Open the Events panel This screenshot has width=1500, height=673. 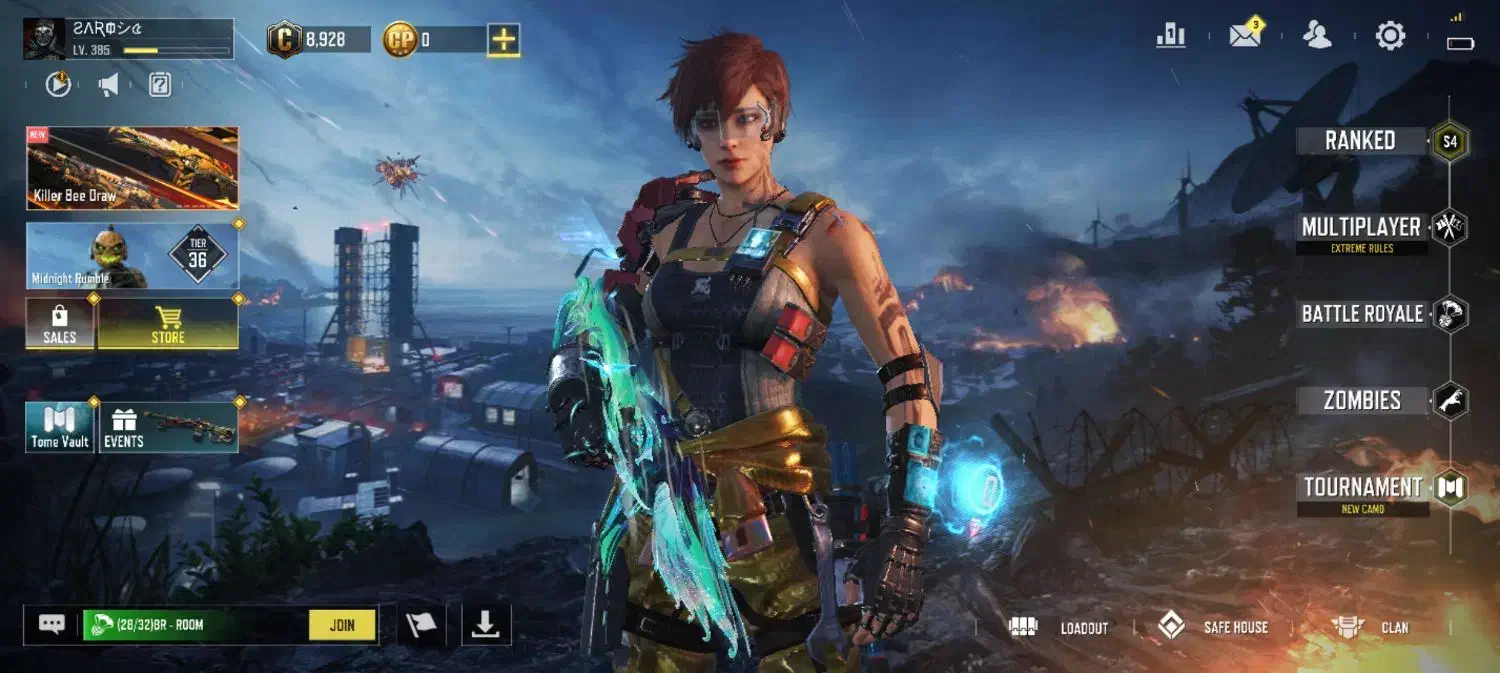point(168,428)
